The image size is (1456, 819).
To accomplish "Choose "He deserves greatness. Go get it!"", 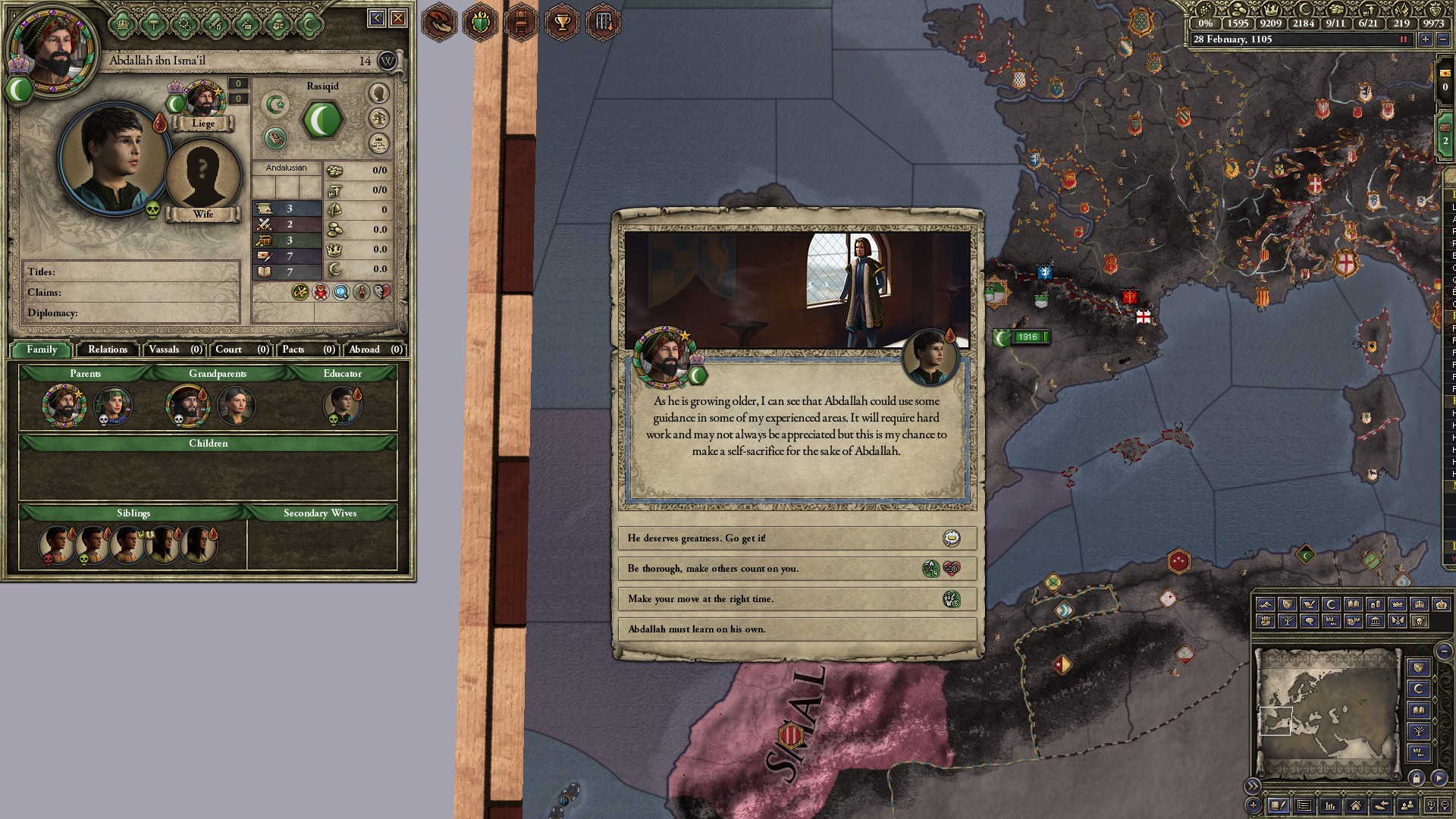I will pos(796,538).
